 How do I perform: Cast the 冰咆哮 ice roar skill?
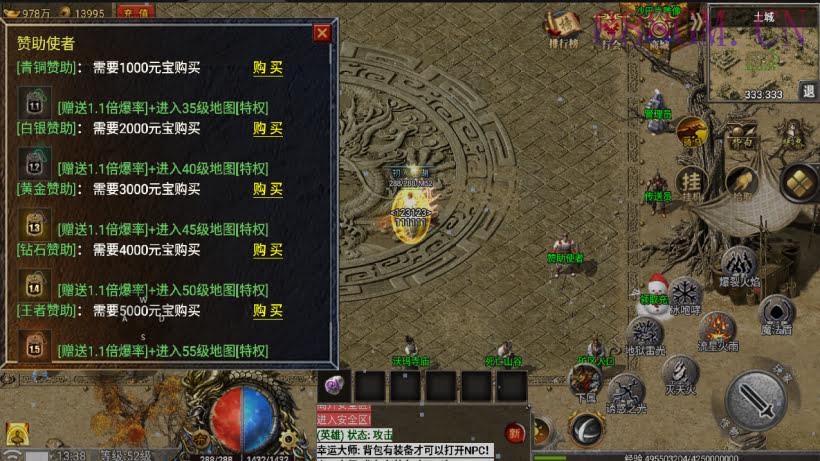coord(686,294)
